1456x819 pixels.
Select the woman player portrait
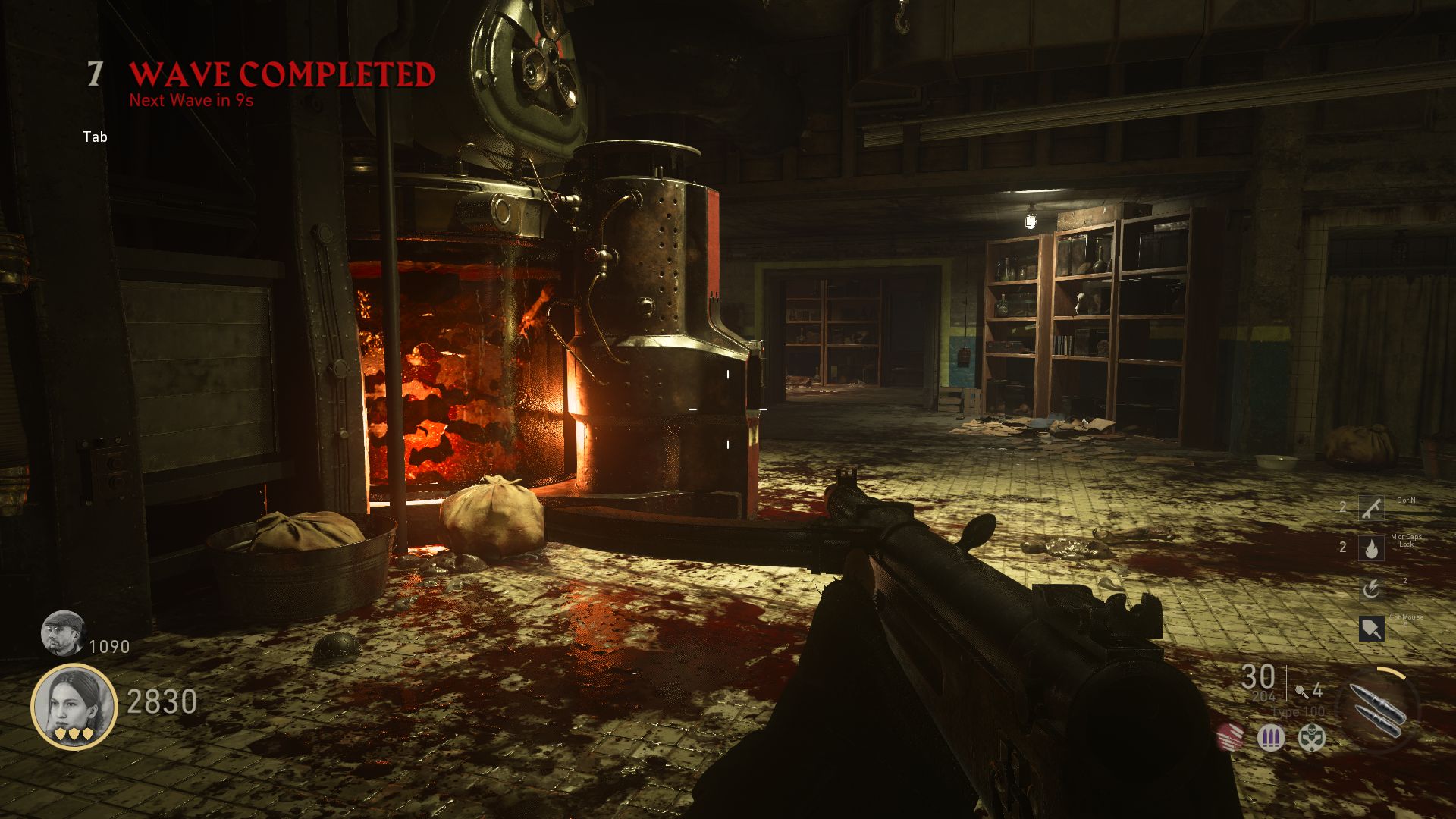click(x=74, y=706)
